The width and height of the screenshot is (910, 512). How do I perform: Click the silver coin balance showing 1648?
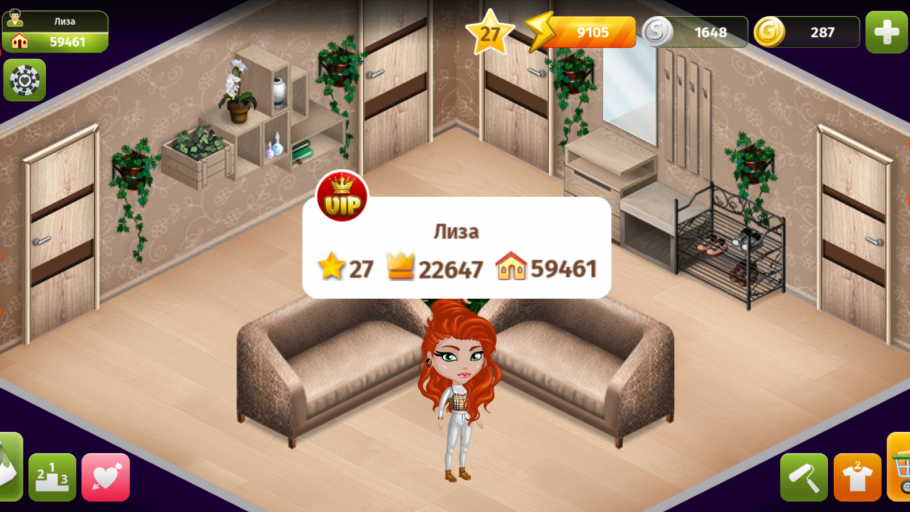(x=694, y=32)
